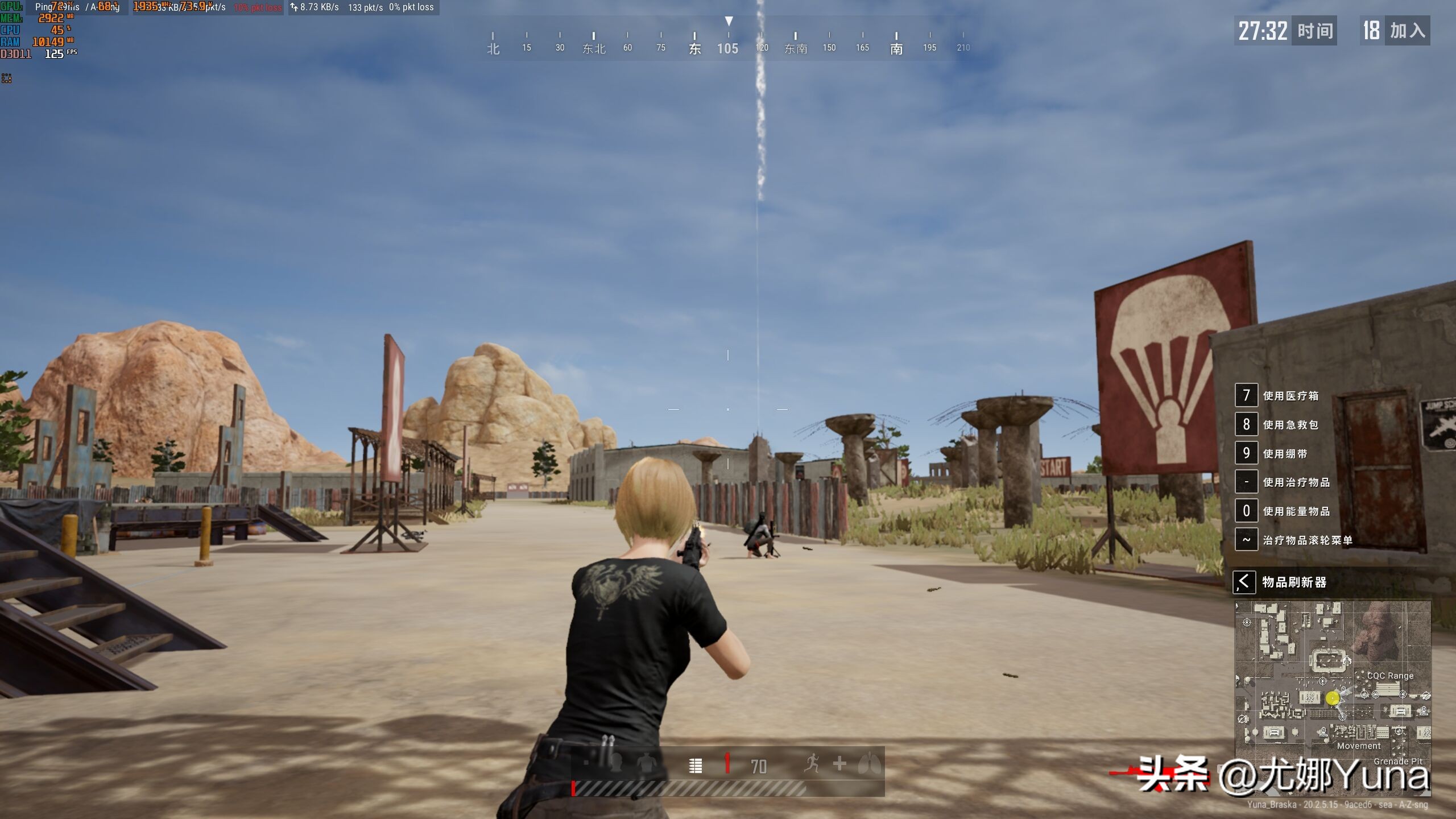This screenshot has width=1456, height=819.
Task: Select the 使用治疗物品 healing item entry
Action: 1296,482
